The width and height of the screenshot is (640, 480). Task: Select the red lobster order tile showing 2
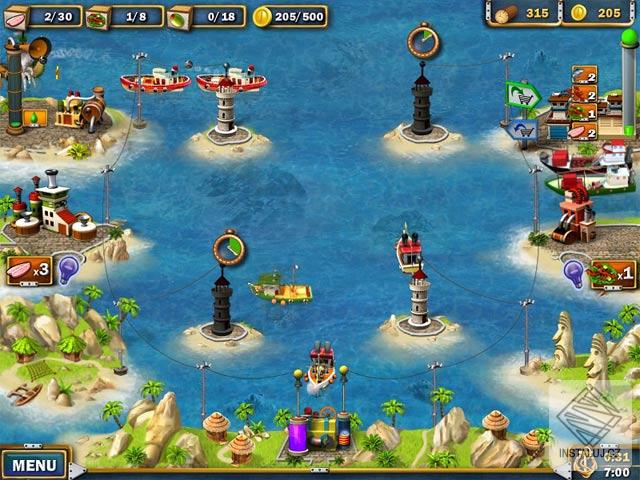pyautogui.click(x=583, y=93)
